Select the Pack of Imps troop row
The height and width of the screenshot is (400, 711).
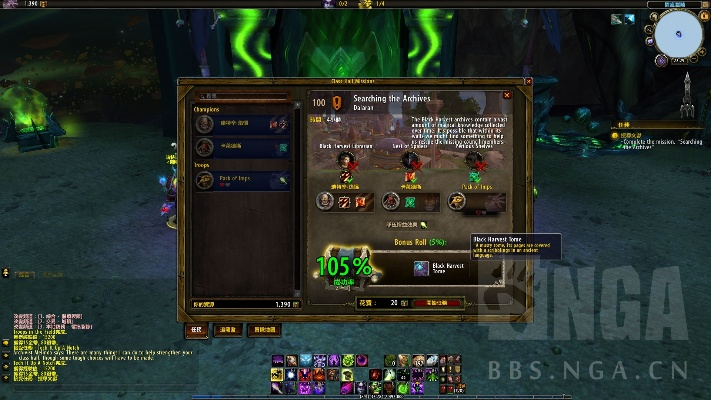pos(240,180)
